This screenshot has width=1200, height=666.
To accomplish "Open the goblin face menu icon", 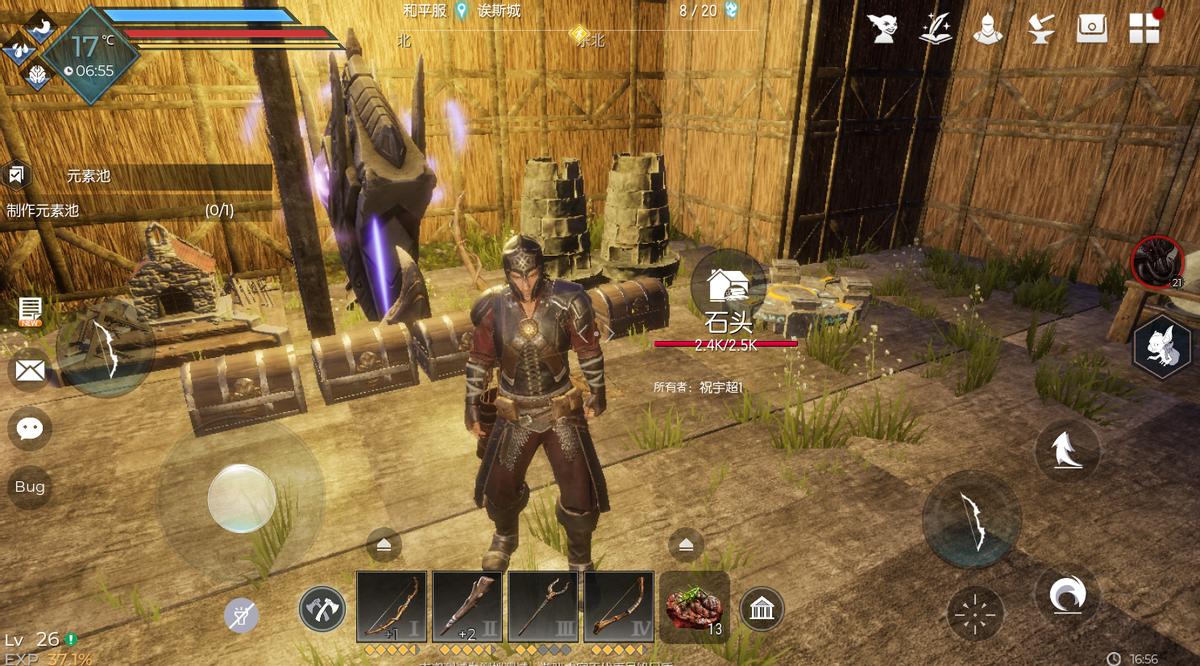I will [882, 28].
